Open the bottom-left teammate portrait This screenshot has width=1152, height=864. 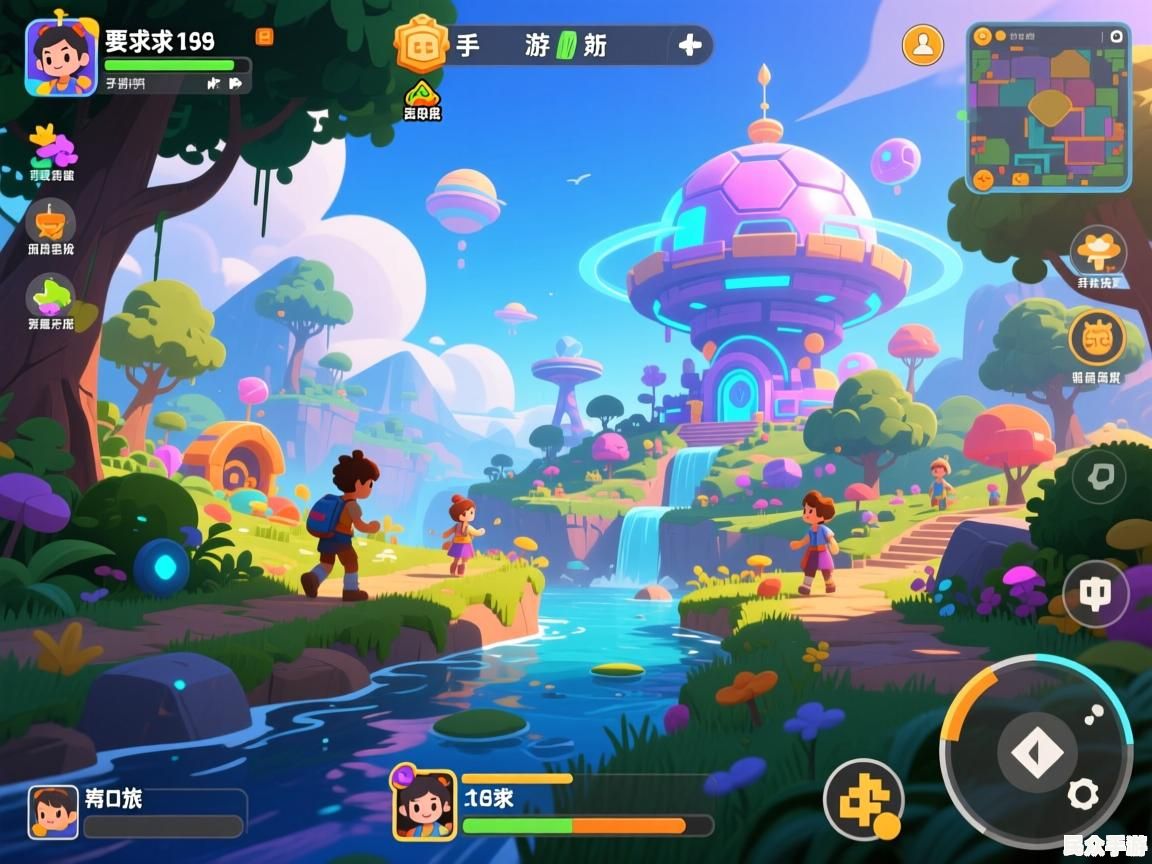[x=53, y=811]
